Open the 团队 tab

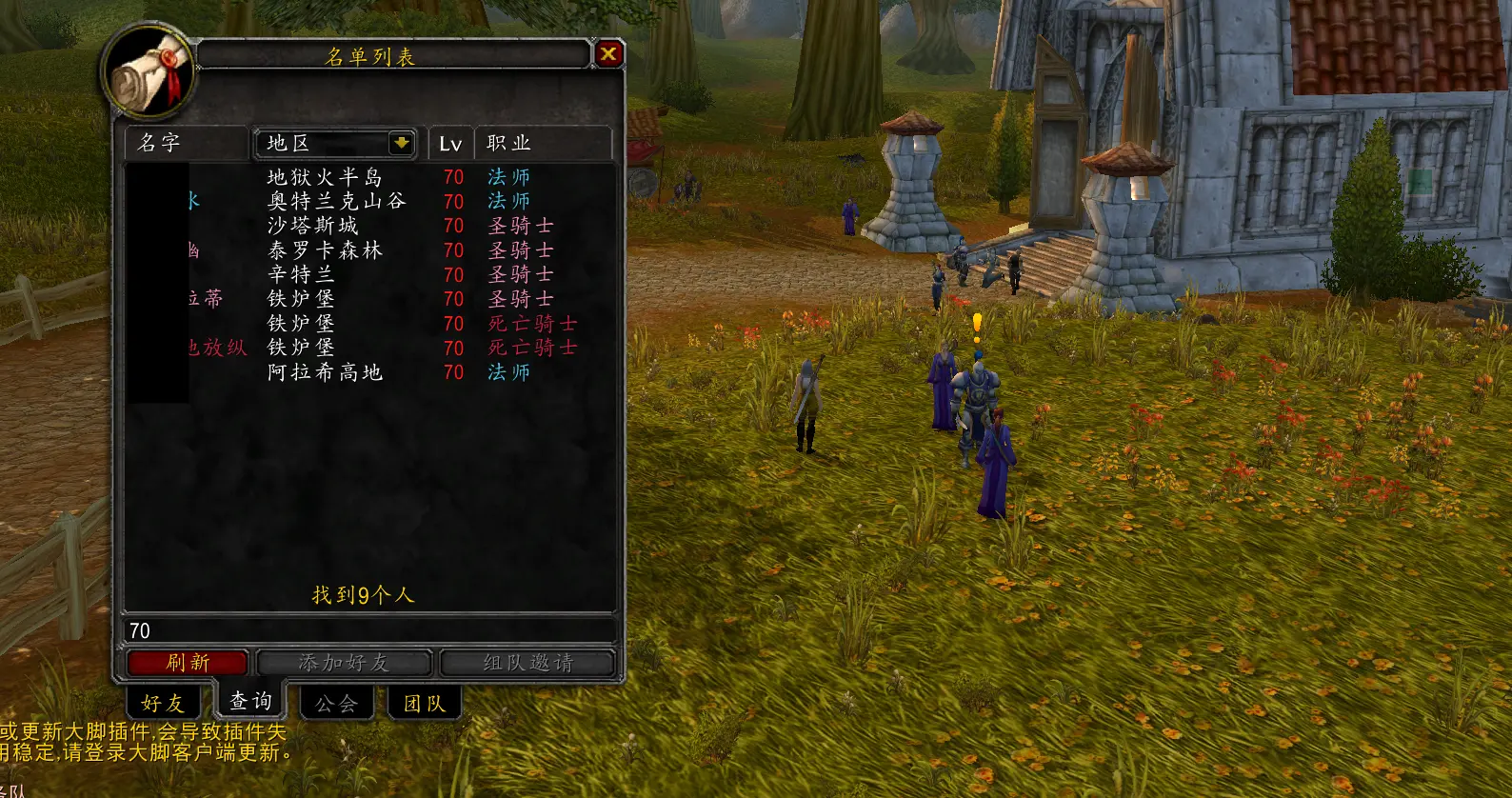pyautogui.click(x=424, y=704)
